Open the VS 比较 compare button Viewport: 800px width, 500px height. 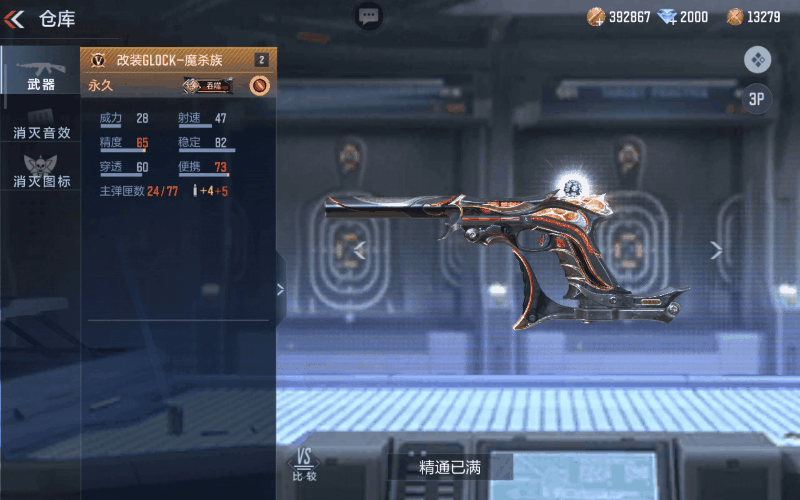[304, 465]
